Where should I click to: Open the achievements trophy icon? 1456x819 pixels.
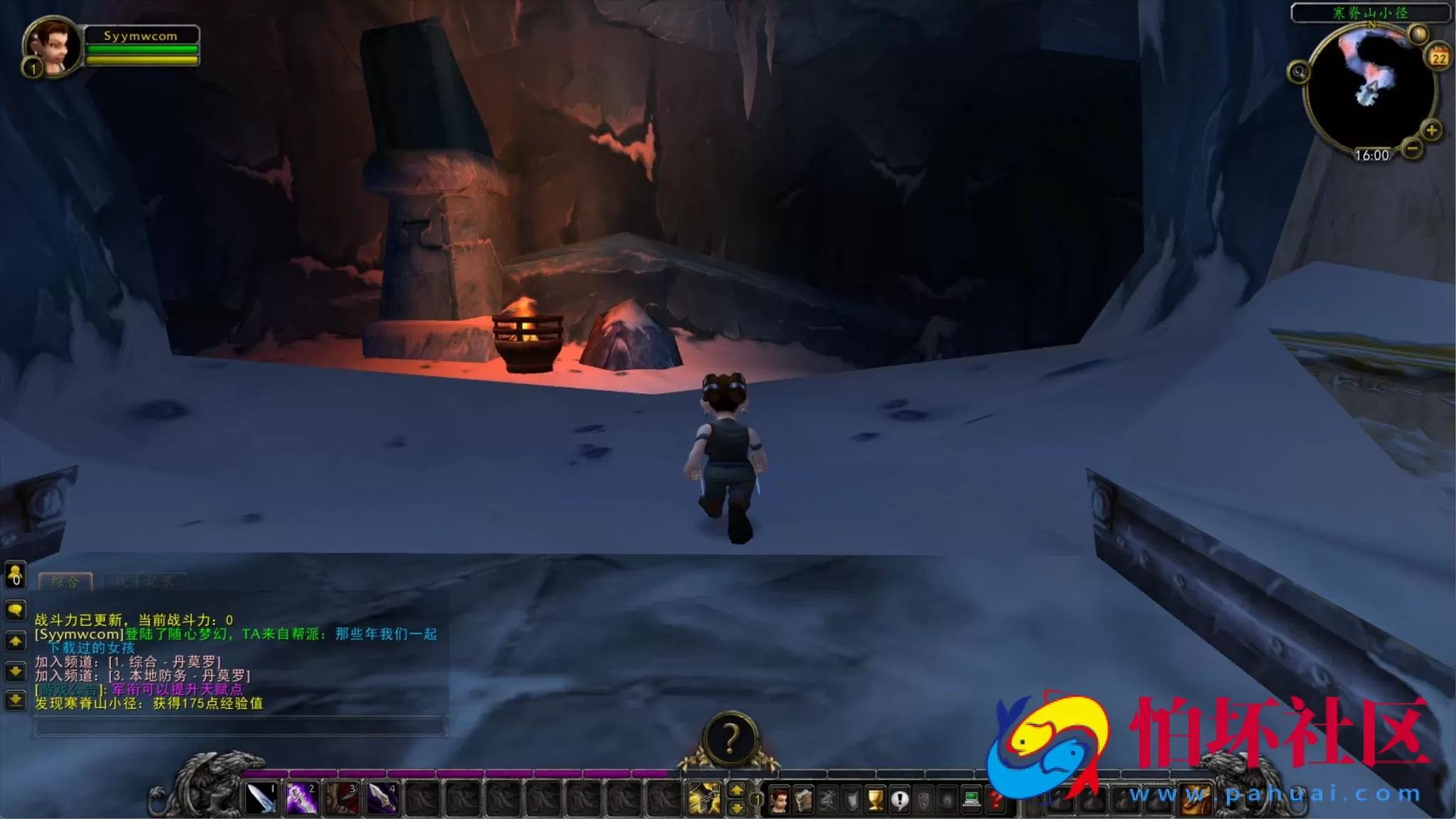point(874,798)
